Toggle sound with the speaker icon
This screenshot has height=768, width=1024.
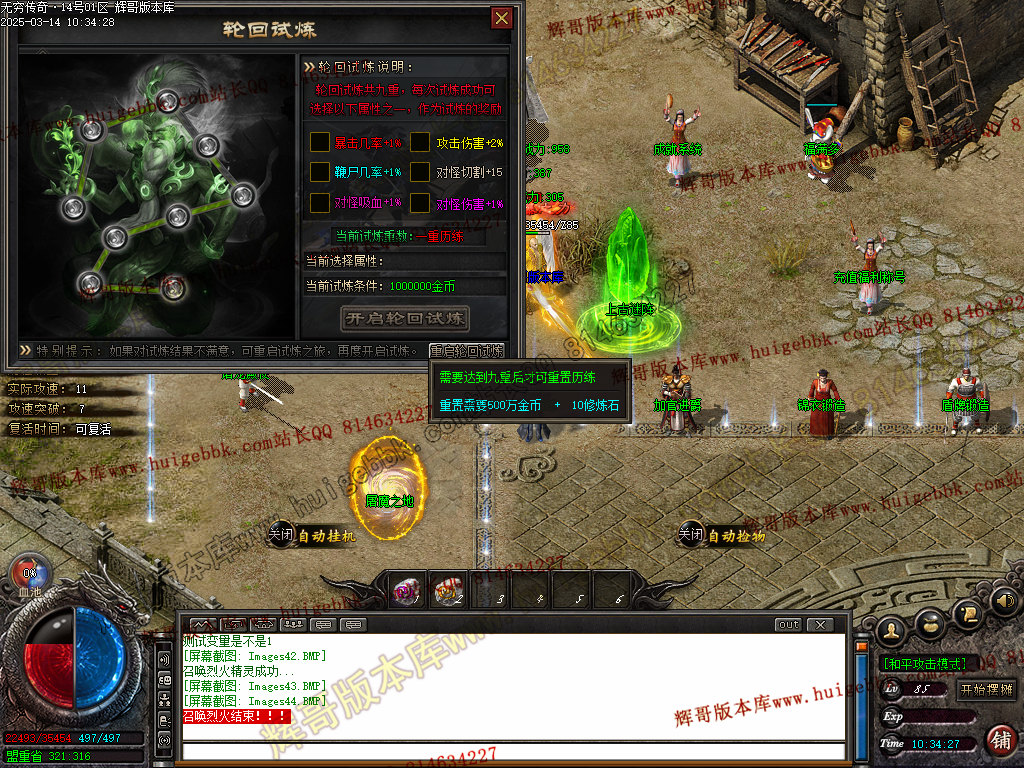click(1005, 601)
